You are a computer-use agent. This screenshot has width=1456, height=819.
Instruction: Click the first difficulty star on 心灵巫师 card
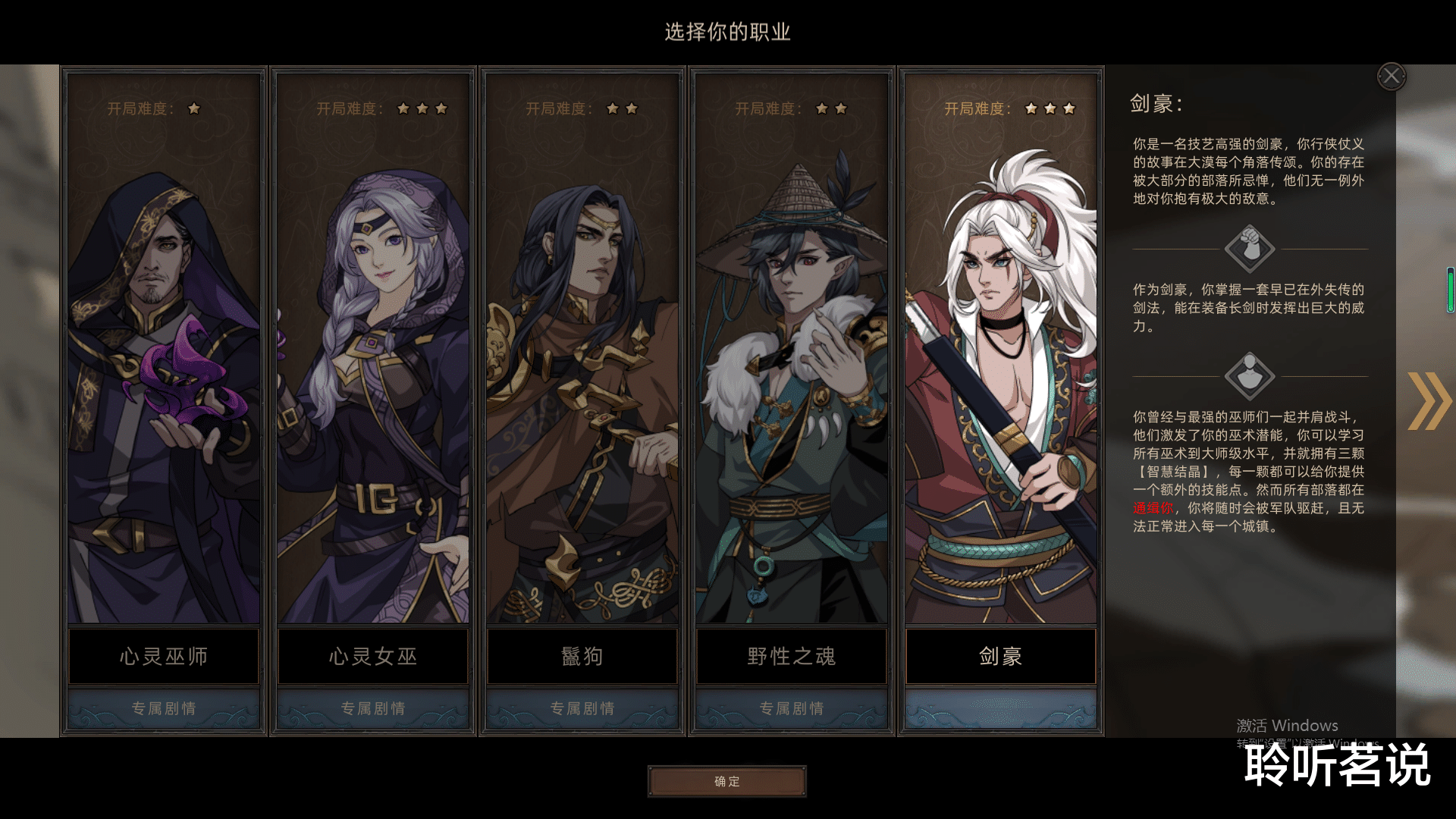tap(194, 108)
